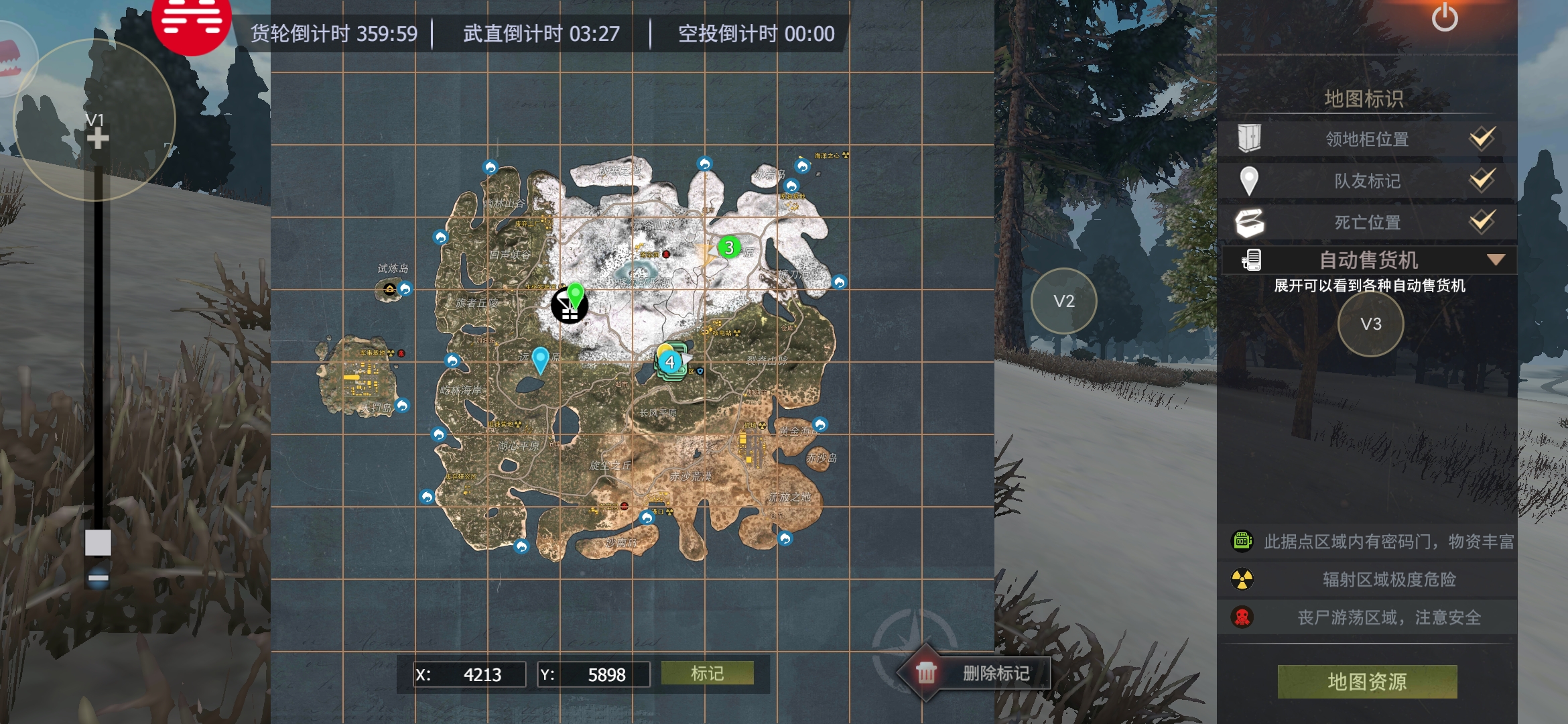Viewport: 1568px width, 724px height.
Task: Toggle the 领地柜位置 checkbox
Action: [1482, 138]
